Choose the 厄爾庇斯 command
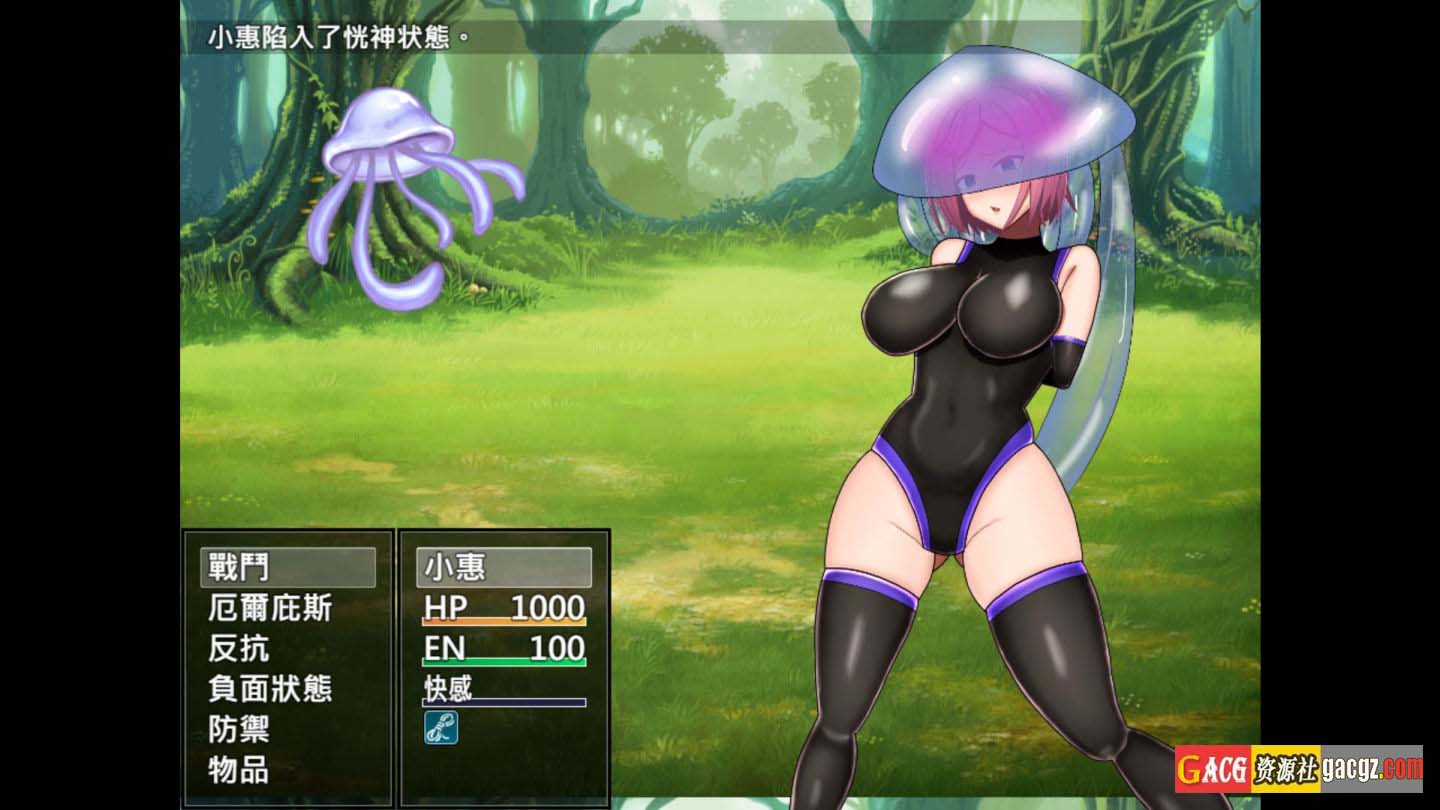 [x=270, y=608]
